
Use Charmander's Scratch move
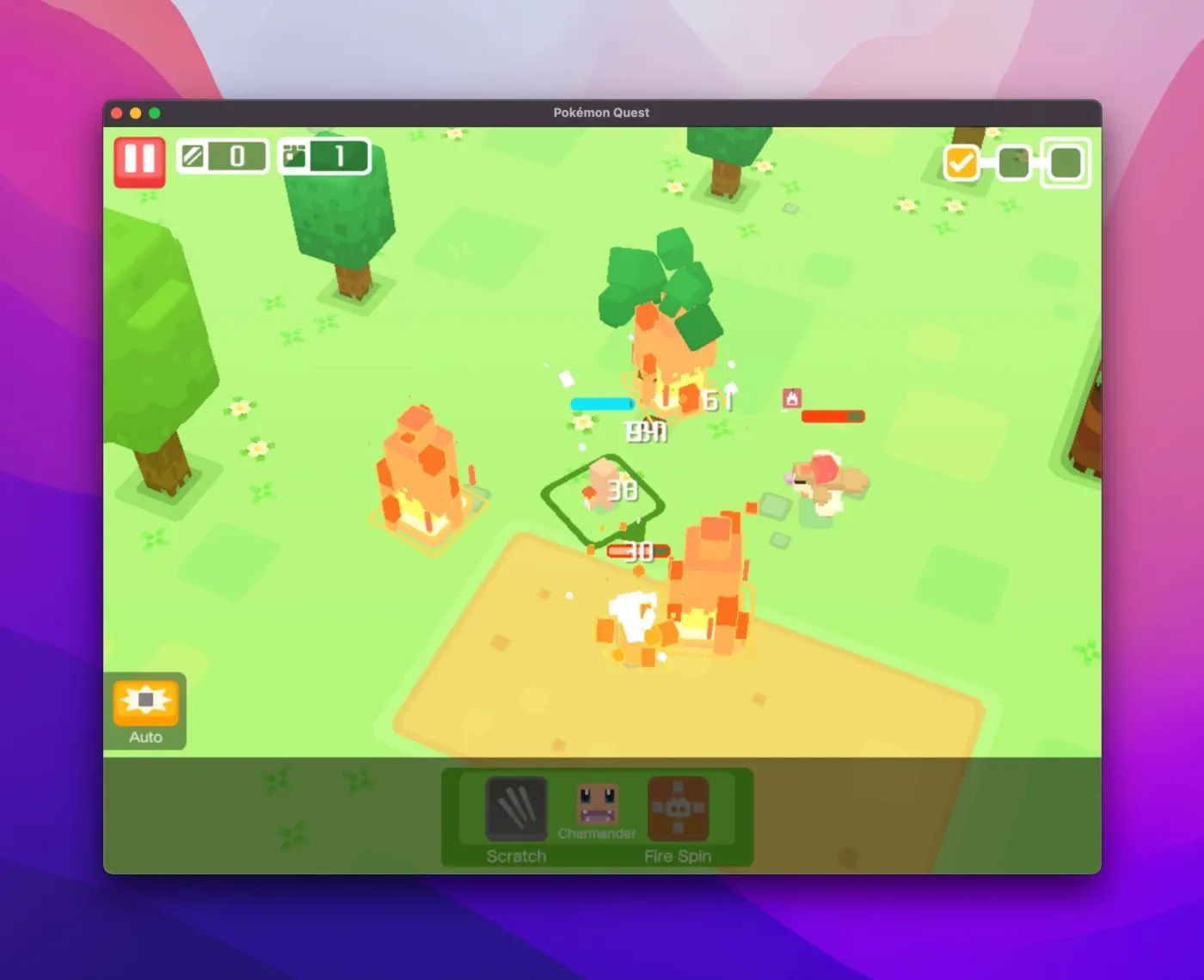click(516, 809)
